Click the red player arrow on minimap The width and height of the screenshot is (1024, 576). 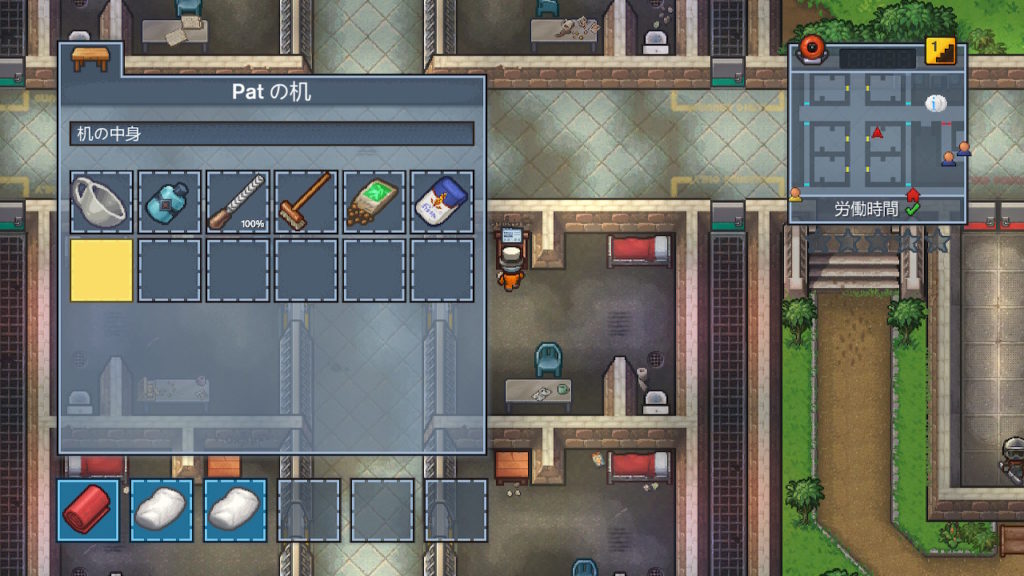coord(878,132)
